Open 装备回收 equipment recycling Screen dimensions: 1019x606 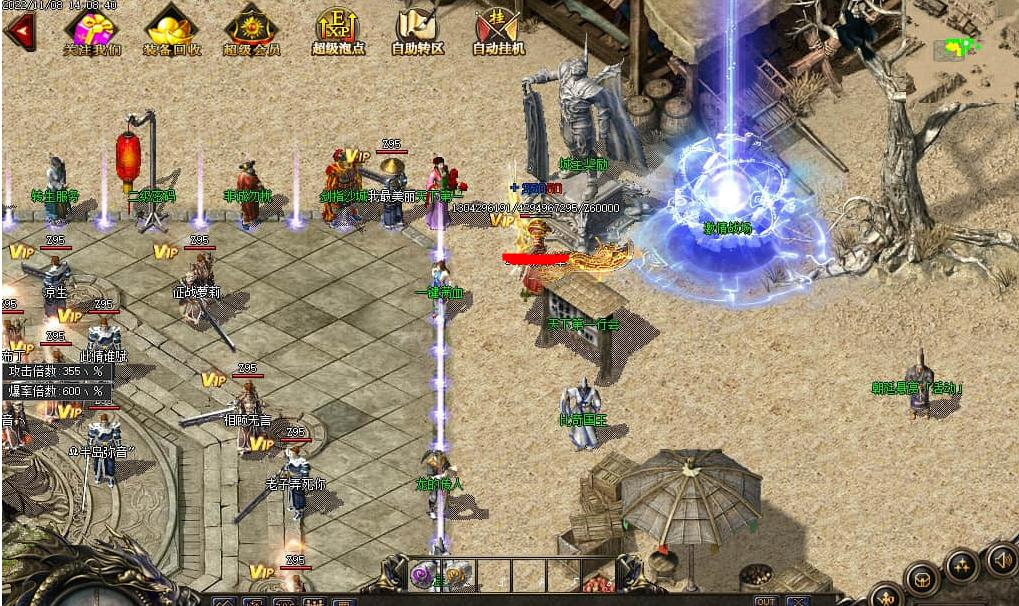pos(171,30)
